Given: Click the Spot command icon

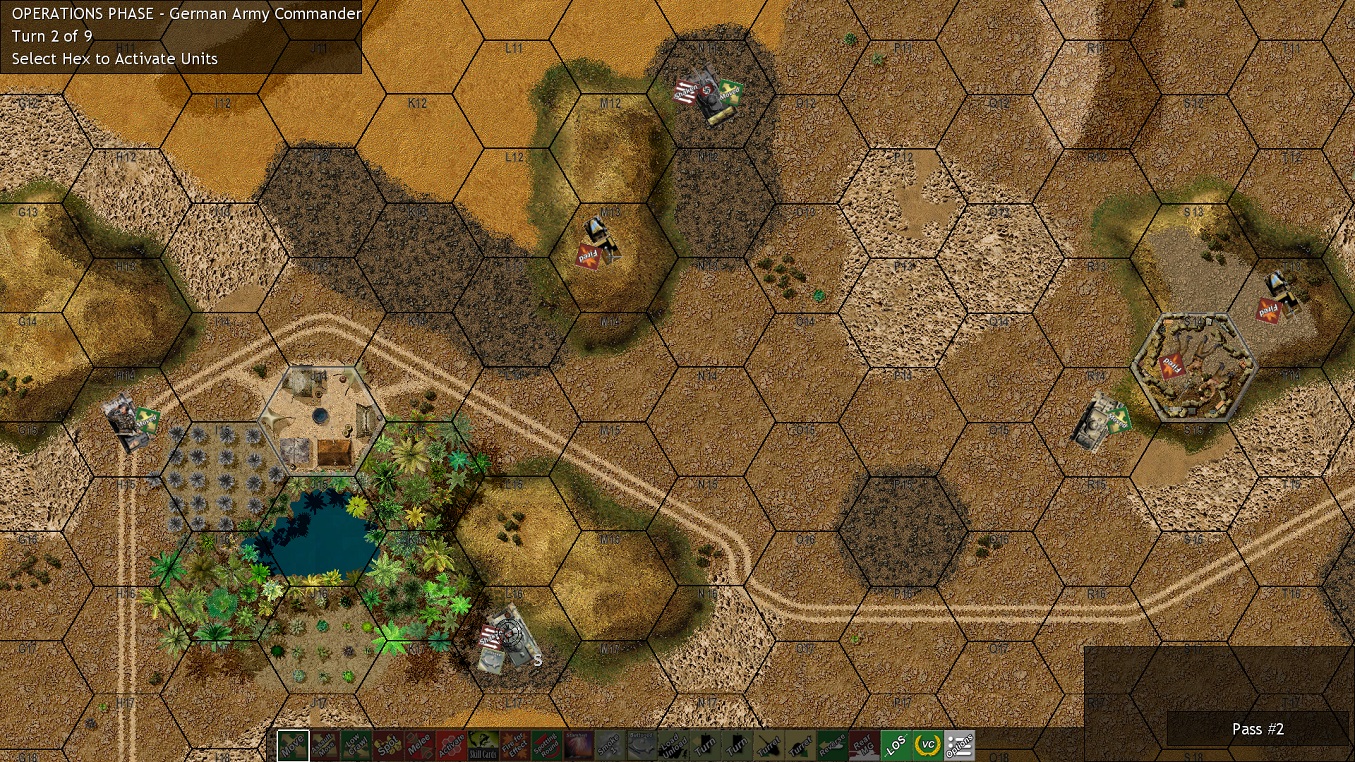Looking at the screenshot, I should [x=388, y=745].
